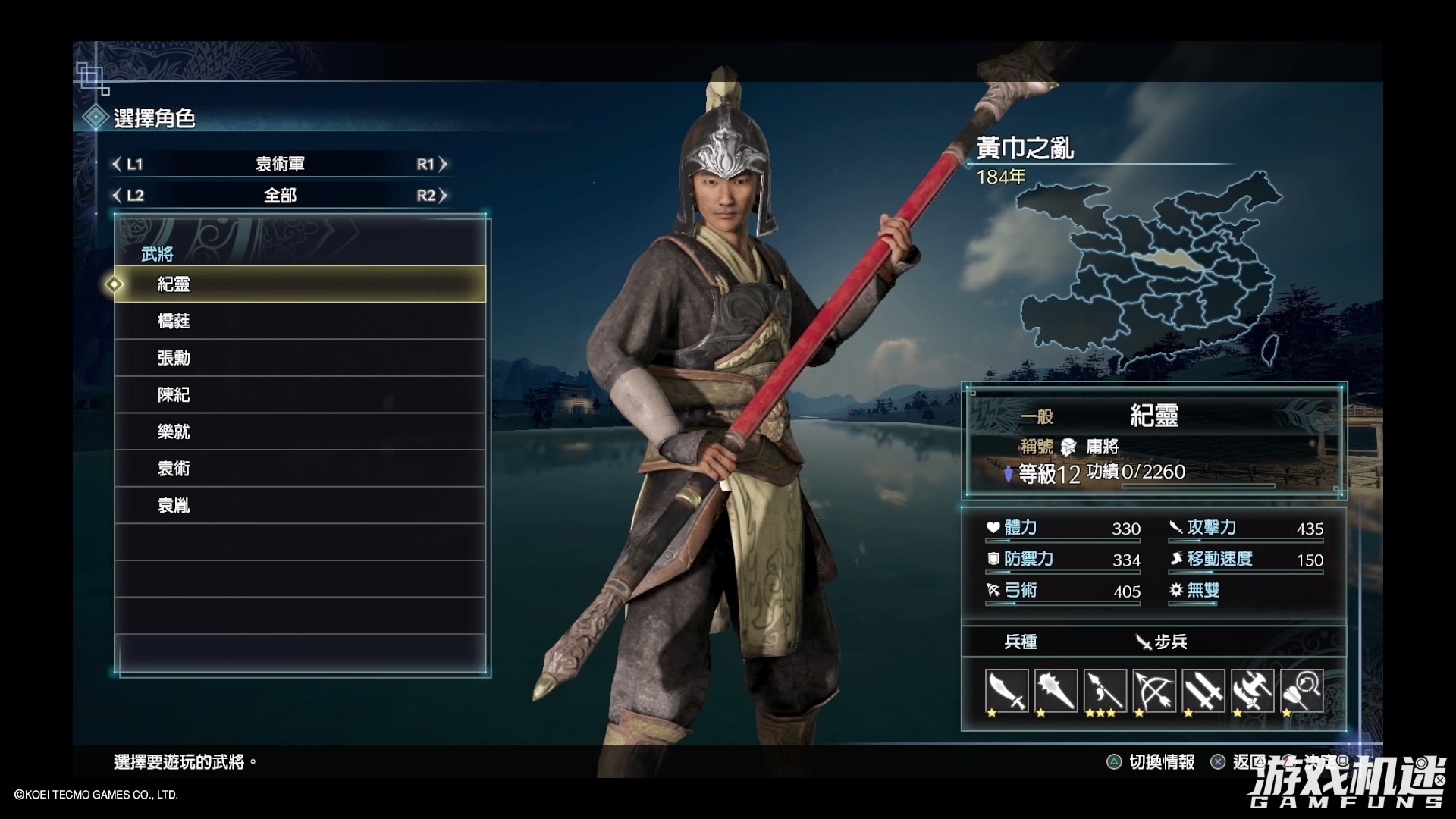Pick the officer 張勳
Image resolution: width=1456 pixels, height=819 pixels.
[x=300, y=358]
